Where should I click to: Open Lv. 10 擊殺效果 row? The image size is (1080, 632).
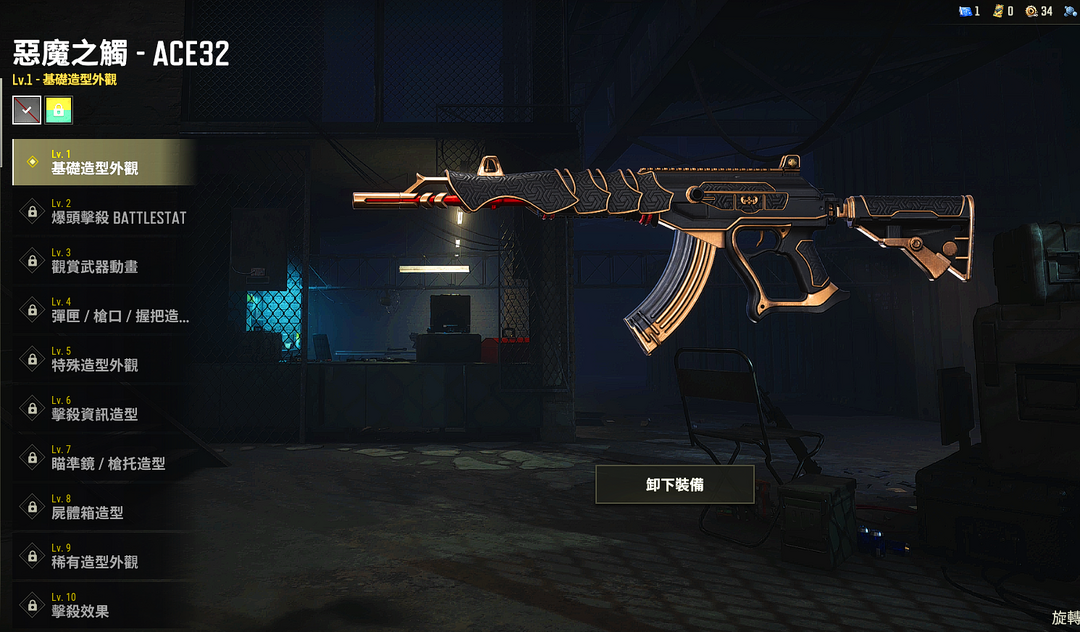[102, 605]
